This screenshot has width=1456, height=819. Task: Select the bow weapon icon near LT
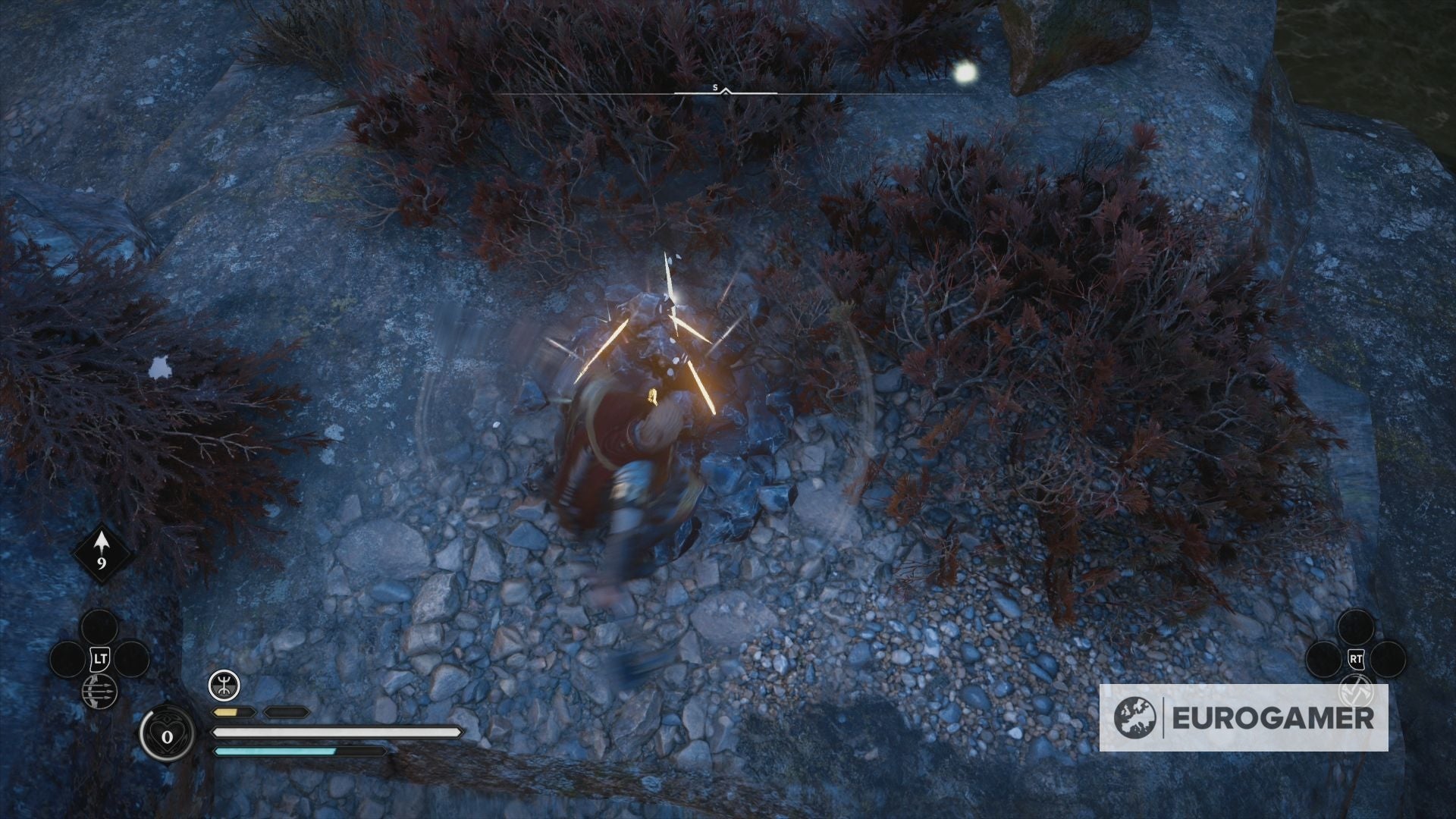[99, 692]
